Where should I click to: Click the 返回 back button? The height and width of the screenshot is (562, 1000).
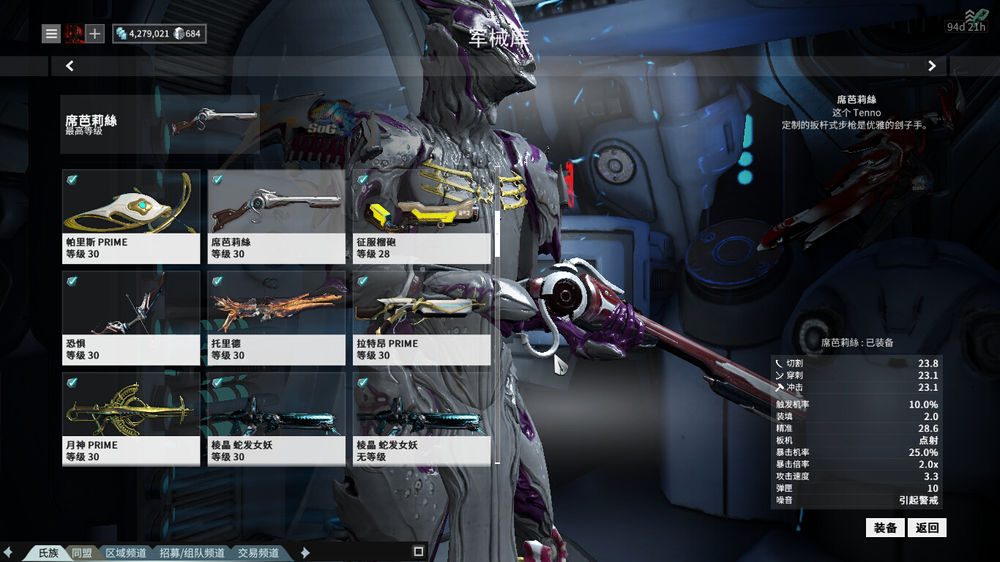[927, 527]
